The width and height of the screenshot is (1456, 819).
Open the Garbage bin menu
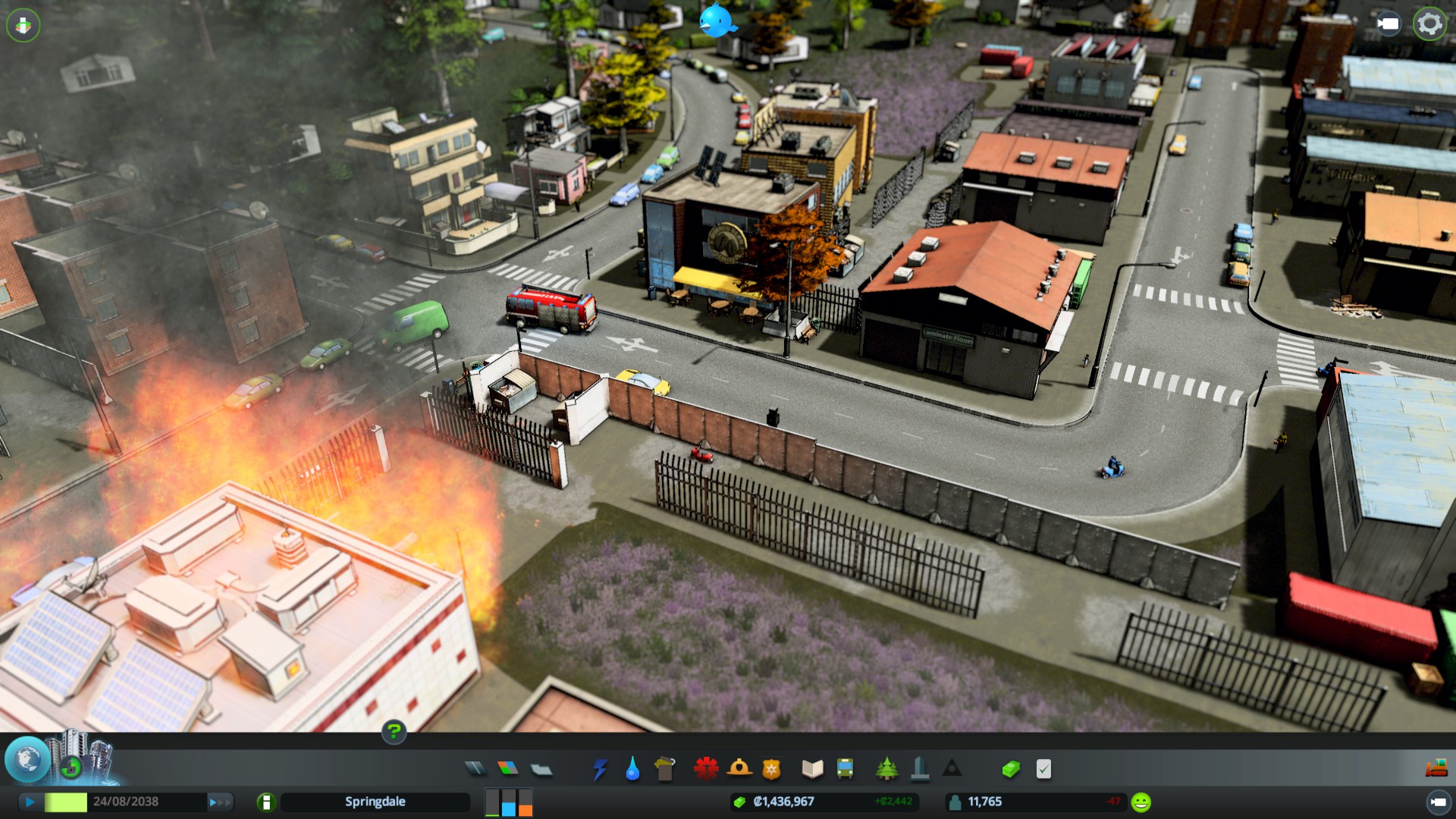coord(665,770)
